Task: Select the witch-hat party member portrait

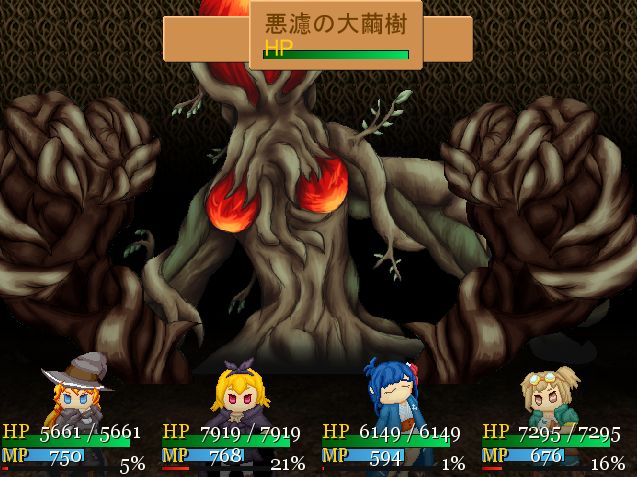Action: (77, 390)
